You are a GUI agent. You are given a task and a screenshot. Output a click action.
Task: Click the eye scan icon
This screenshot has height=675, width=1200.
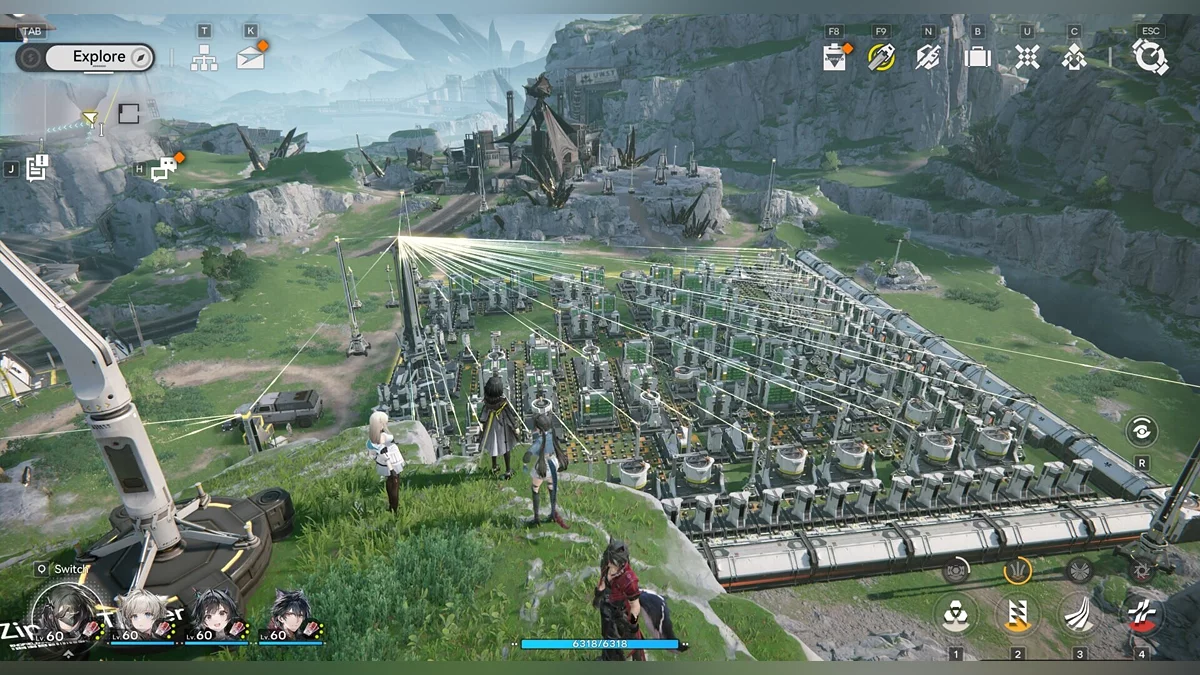pos(1141,431)
